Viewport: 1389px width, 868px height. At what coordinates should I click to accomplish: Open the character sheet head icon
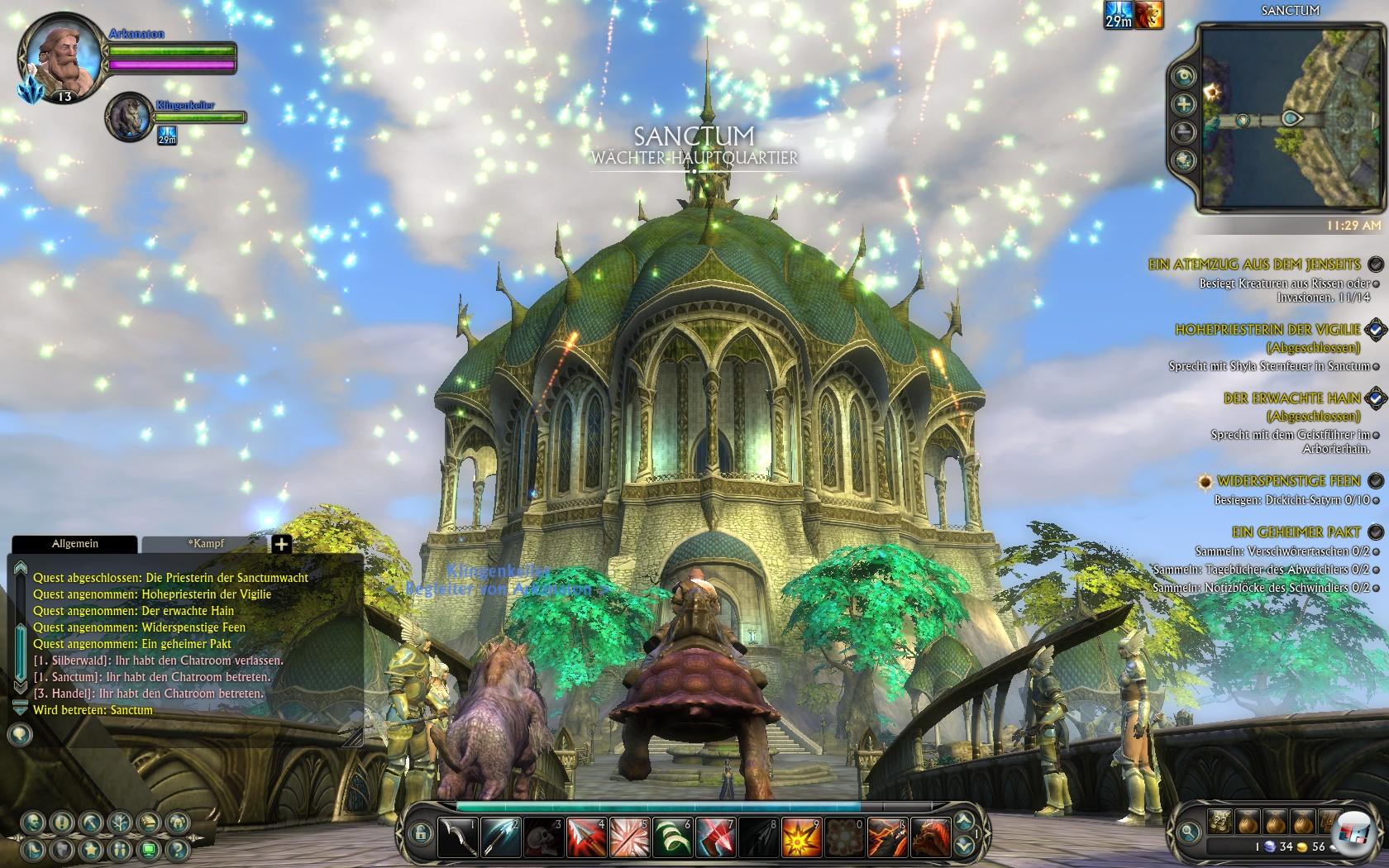coord(33,822)
